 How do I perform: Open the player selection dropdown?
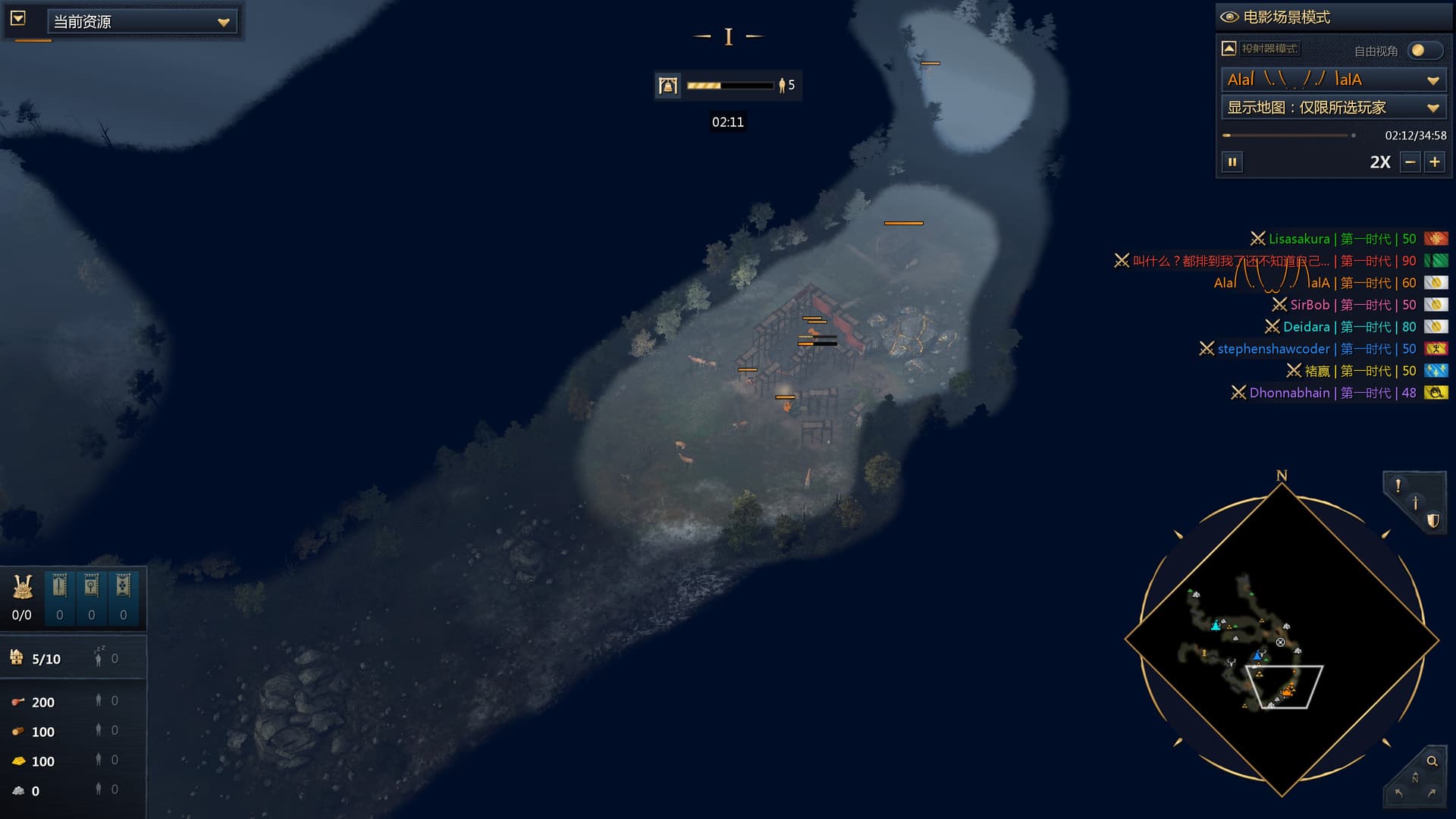(1333, 80)
